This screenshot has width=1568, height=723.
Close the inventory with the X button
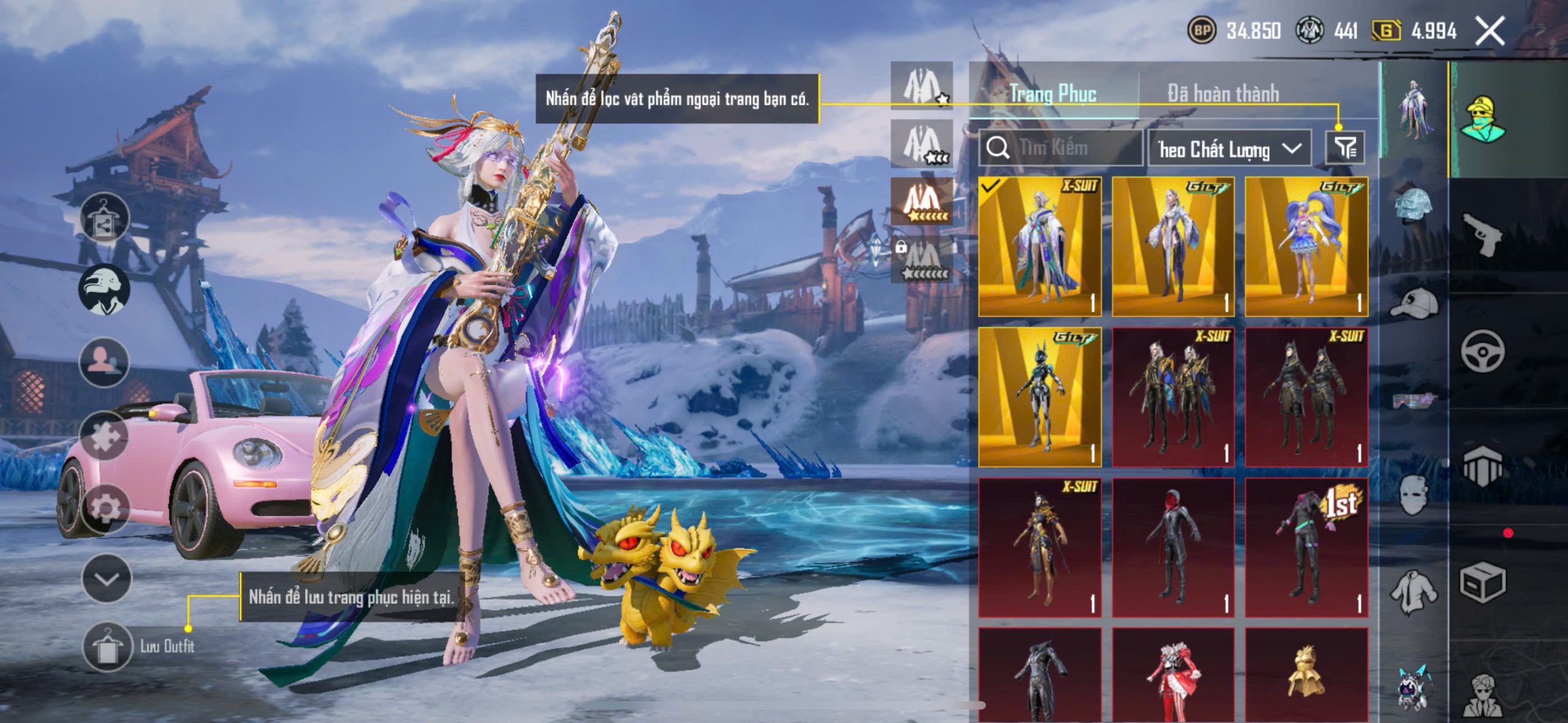tap(1490, 31)
